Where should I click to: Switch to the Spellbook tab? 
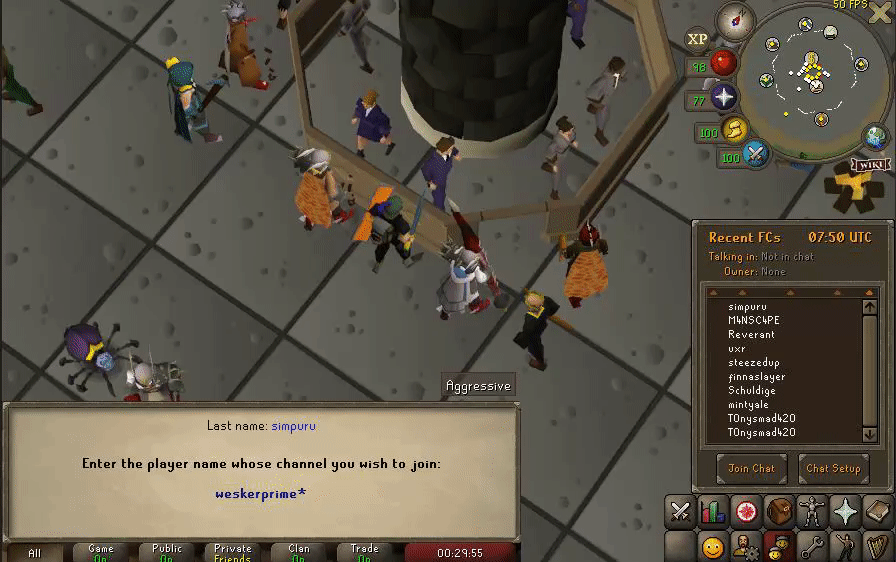pyautogui.click(x=877, y=512)
